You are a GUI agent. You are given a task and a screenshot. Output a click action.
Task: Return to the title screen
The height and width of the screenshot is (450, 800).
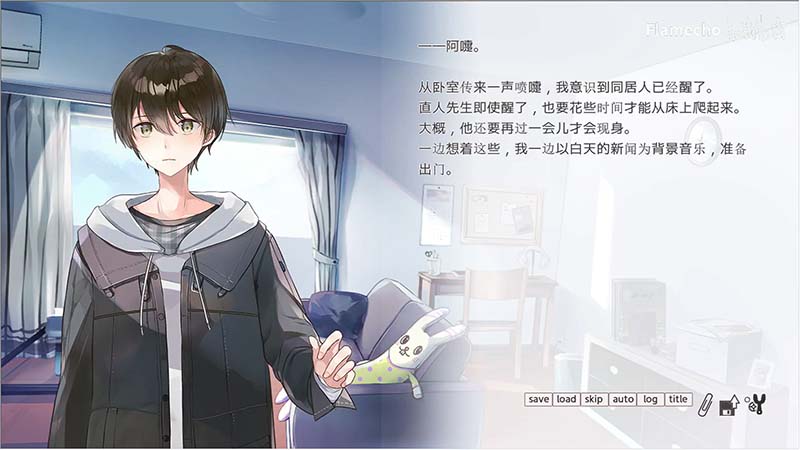pos(679,399)
